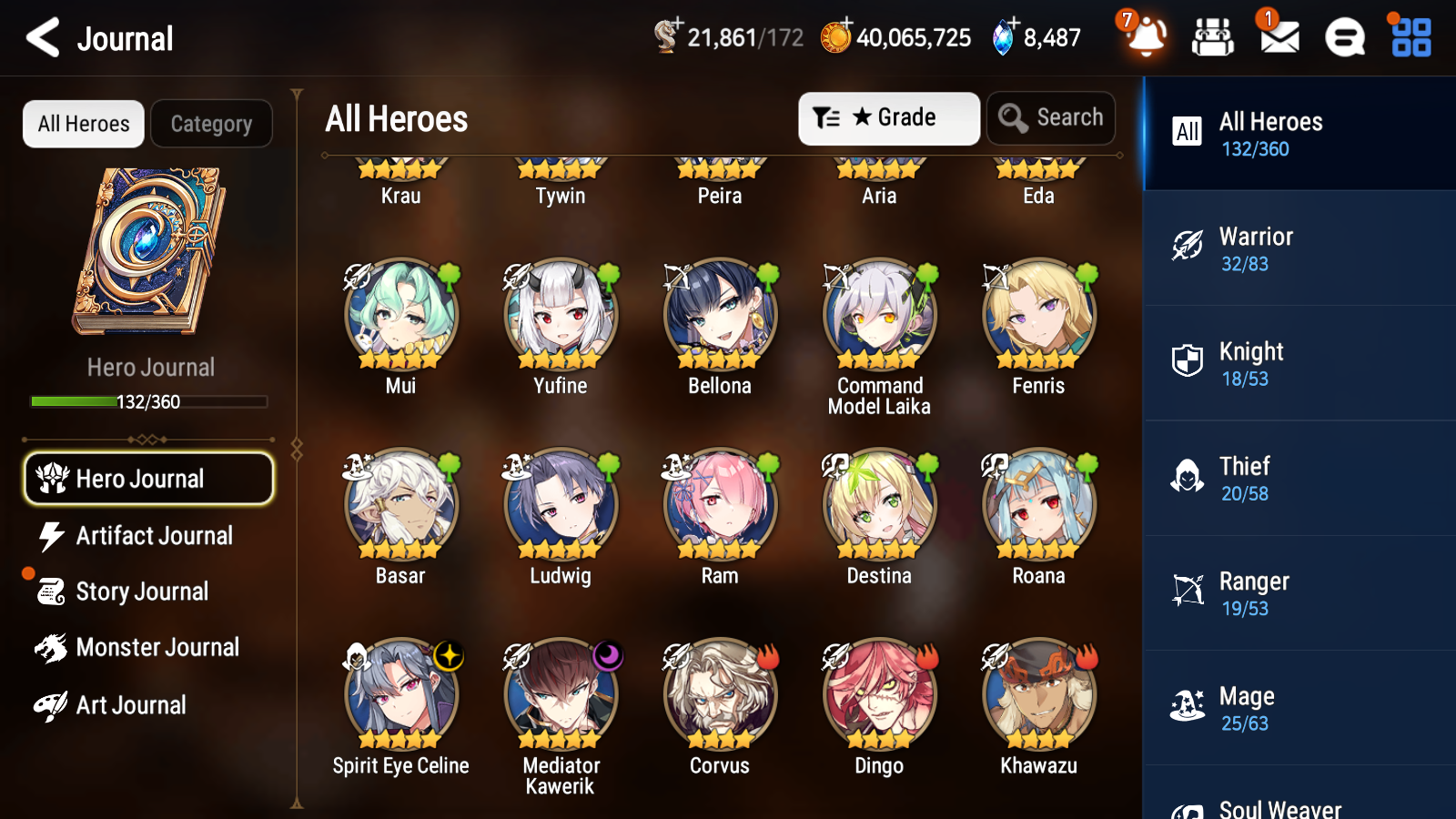Open the Grade sorting dropdown
Screen dimensions: 1456x819
point(888,117)
